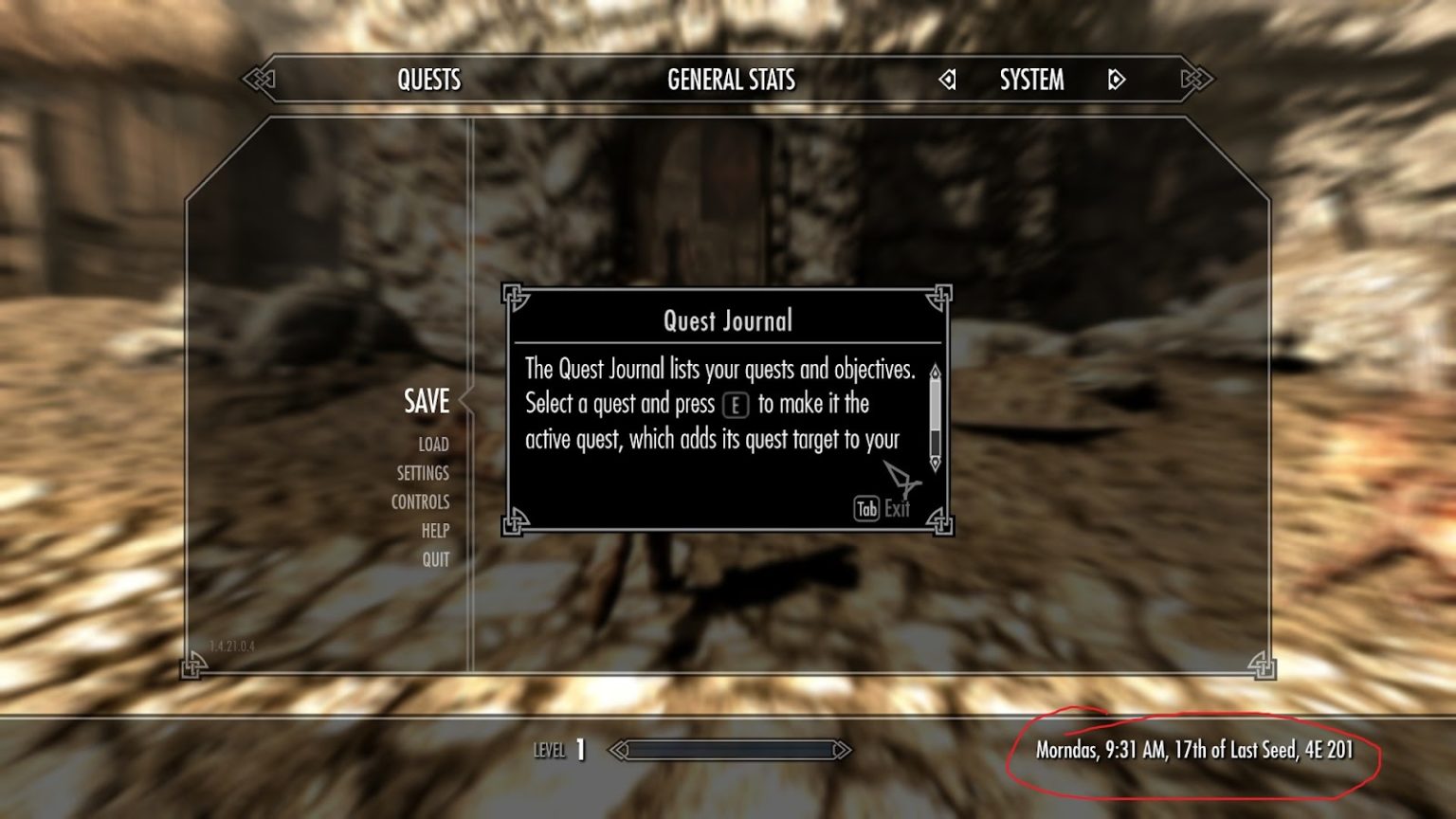Open the LOAD menu option
1456x819 pixels.
tap(432, 444)
